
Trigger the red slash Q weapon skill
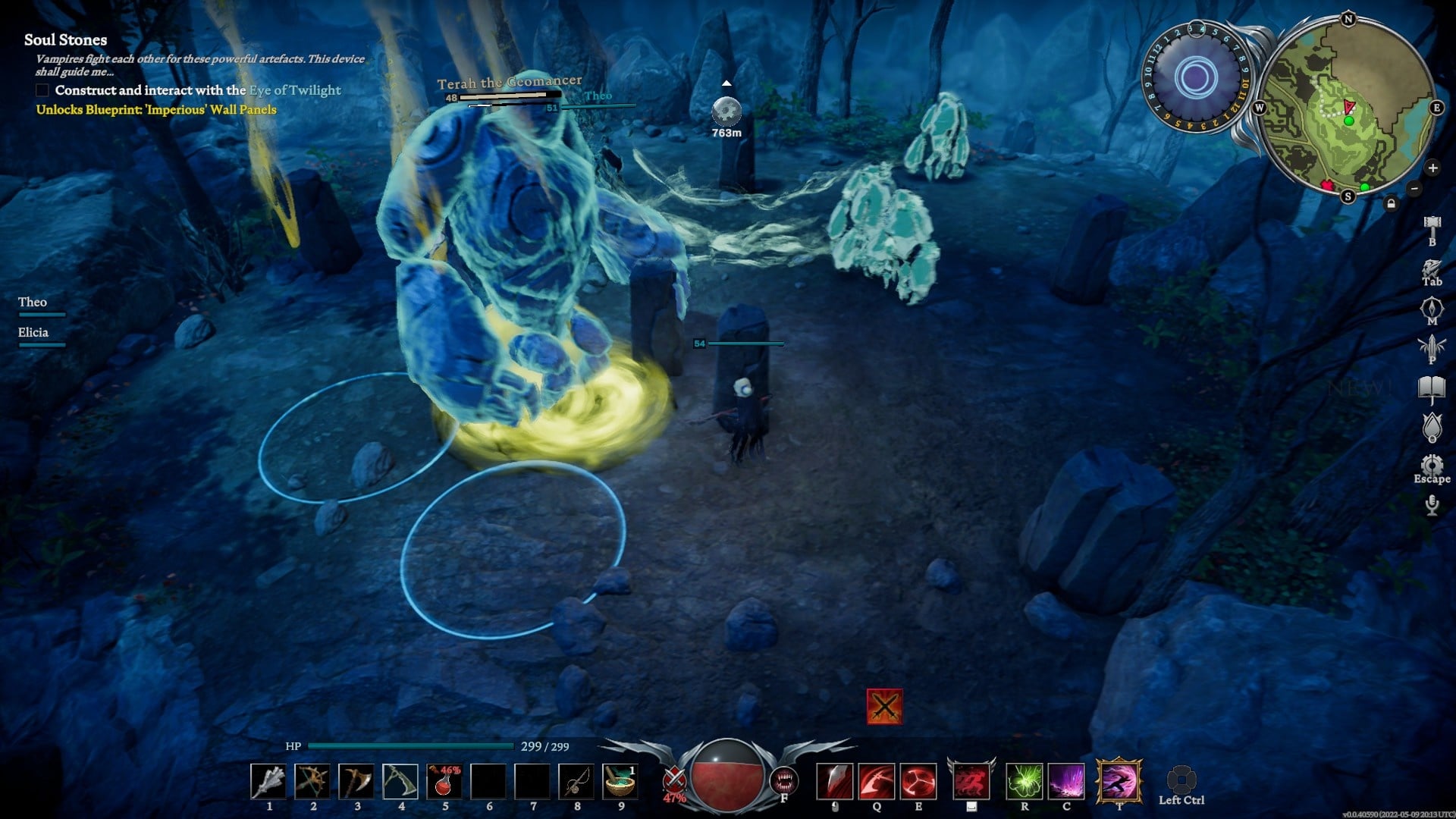pyautogui.click(x=877, y=781)
